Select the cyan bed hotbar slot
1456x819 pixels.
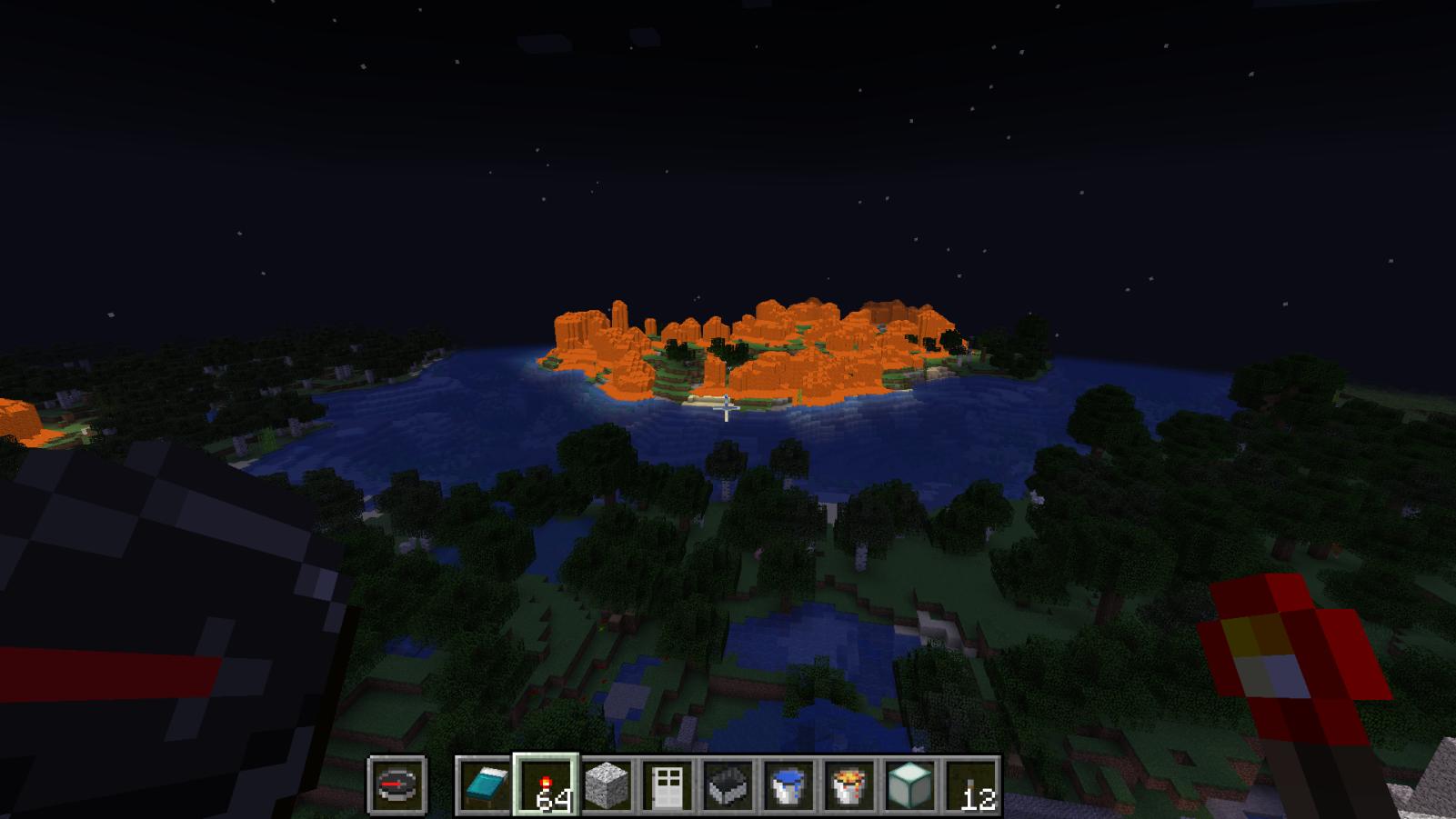(x=484, y=784)
